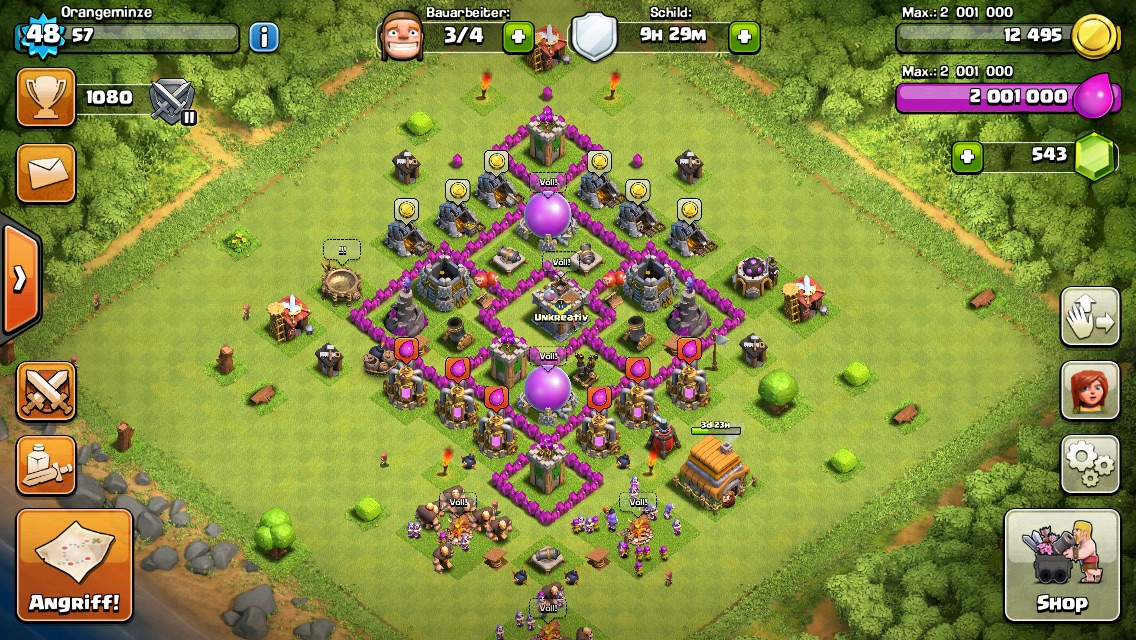The height and width of the screenshot is (640, 1136).
Task: Open the village layout editor hand button
Action: point(1089,317)
